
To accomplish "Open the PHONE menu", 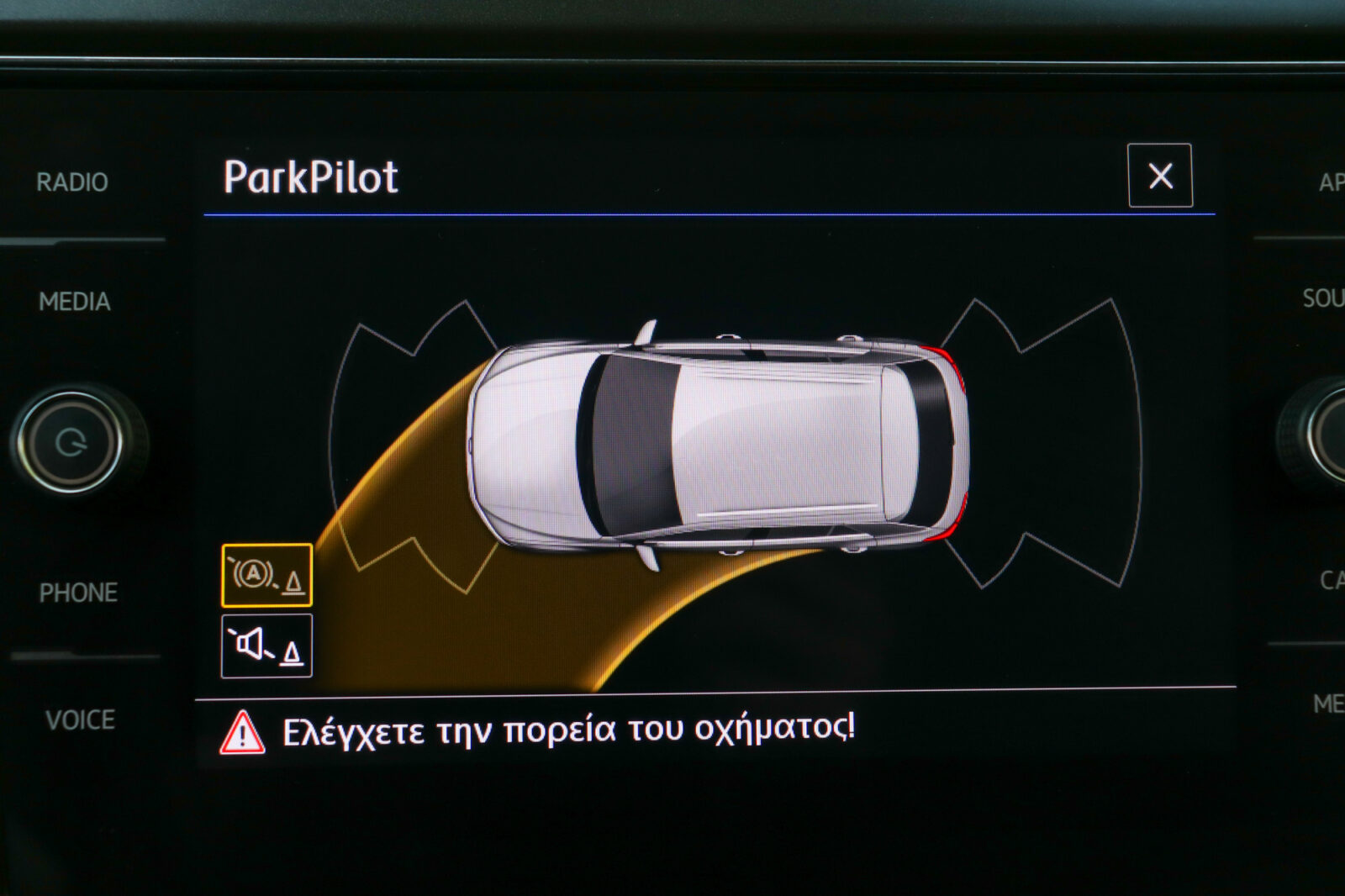I will tap(78, 593).
